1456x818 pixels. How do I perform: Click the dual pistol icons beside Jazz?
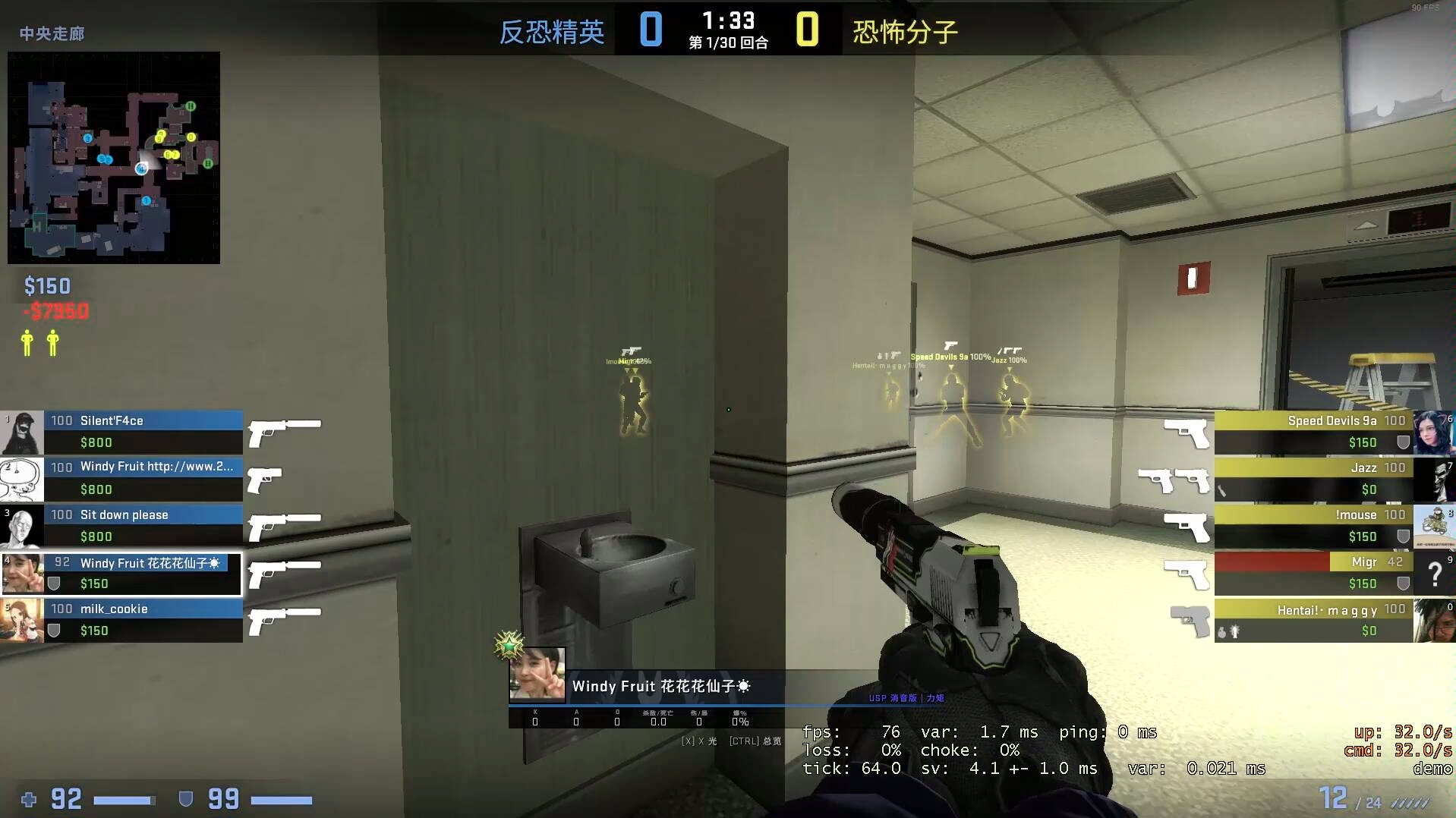click(x=1173, y=480)
